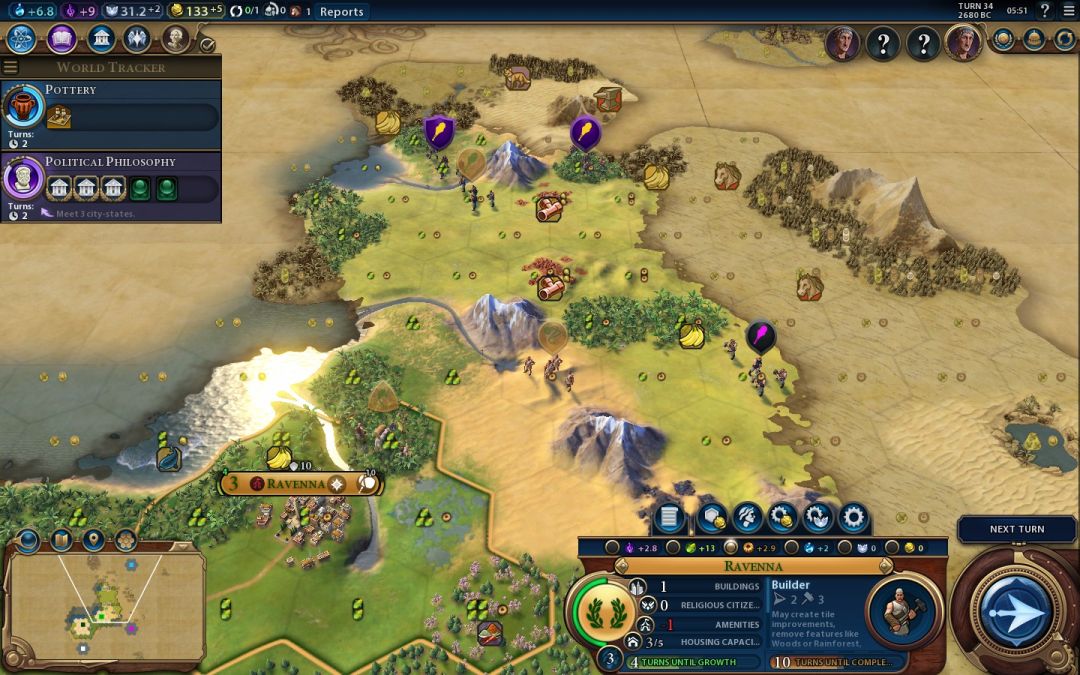The image size is (1080, 675).
Task: Click the Political Philosophy civic entry
Action: 110,178
